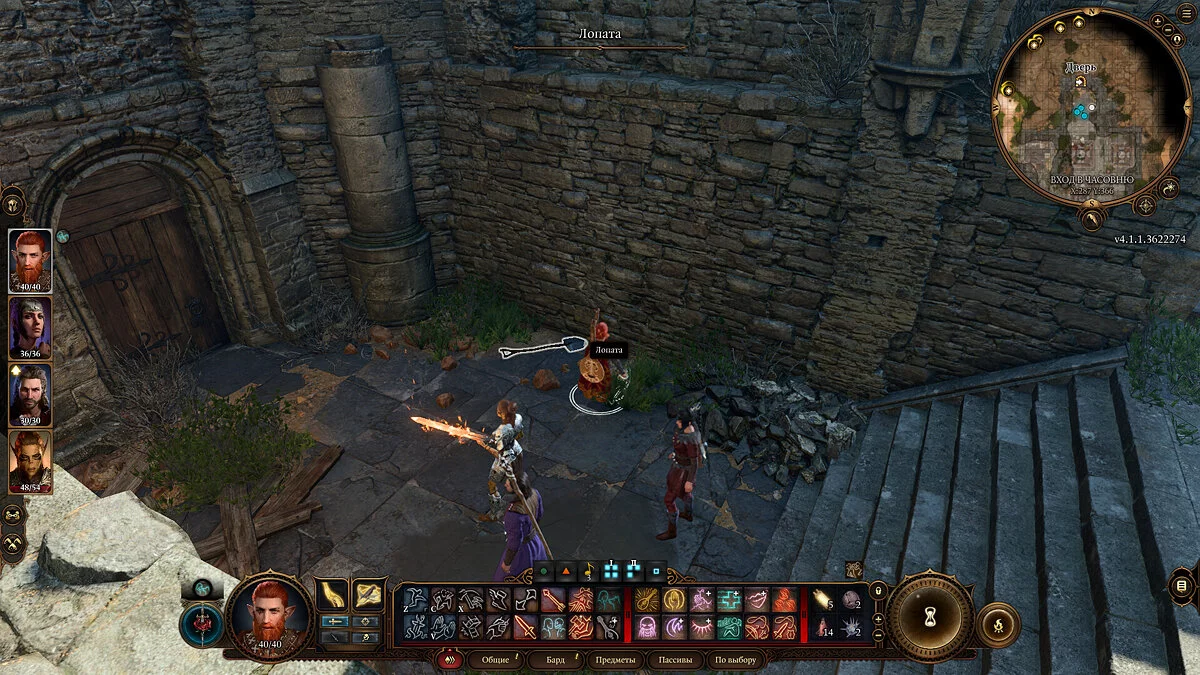Select the red-bearded elf party portrait
The image size is (1200, 675).
[x=30, y=258]
